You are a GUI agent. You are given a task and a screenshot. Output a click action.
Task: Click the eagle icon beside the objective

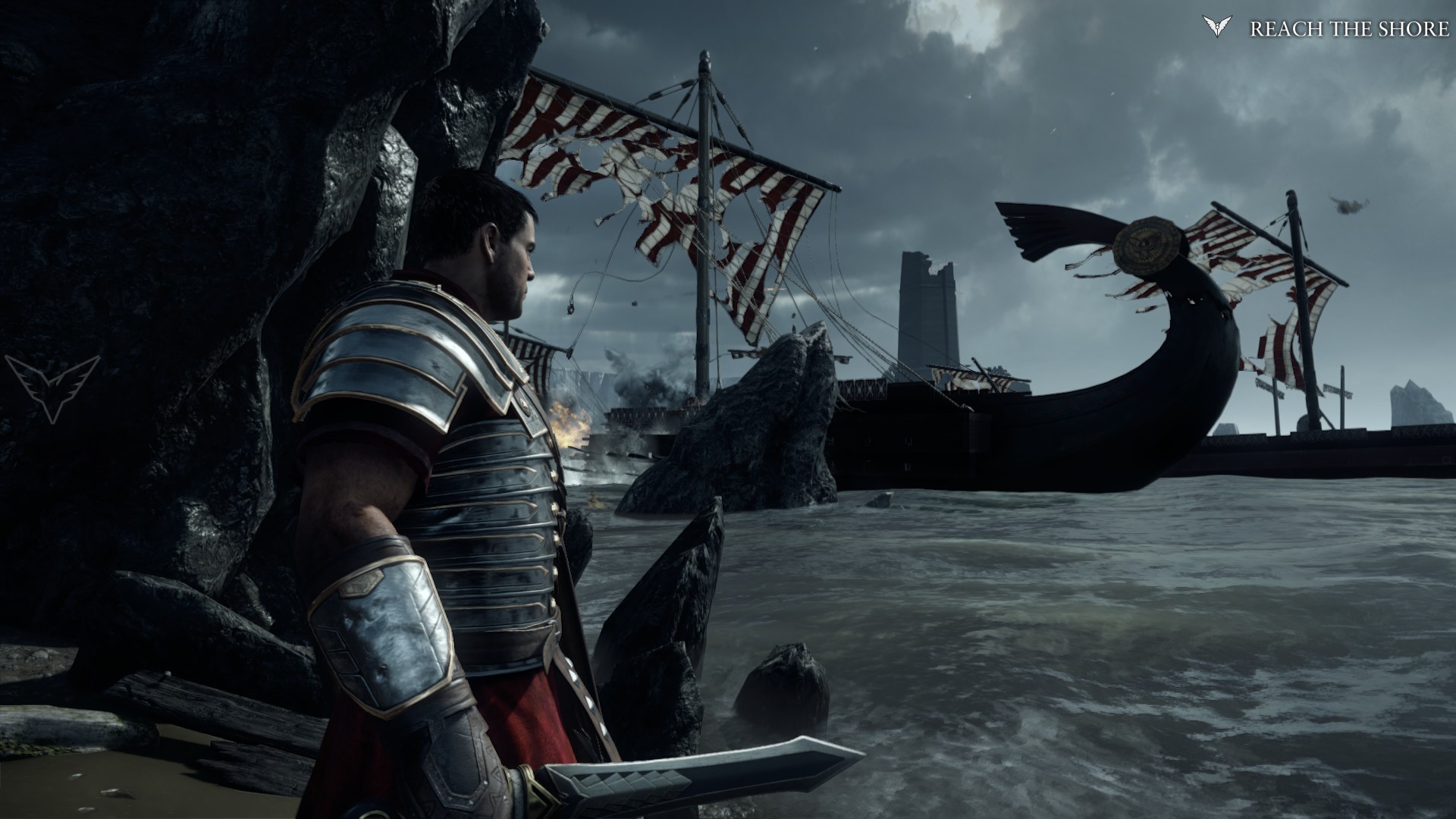tap(1217, 27)
